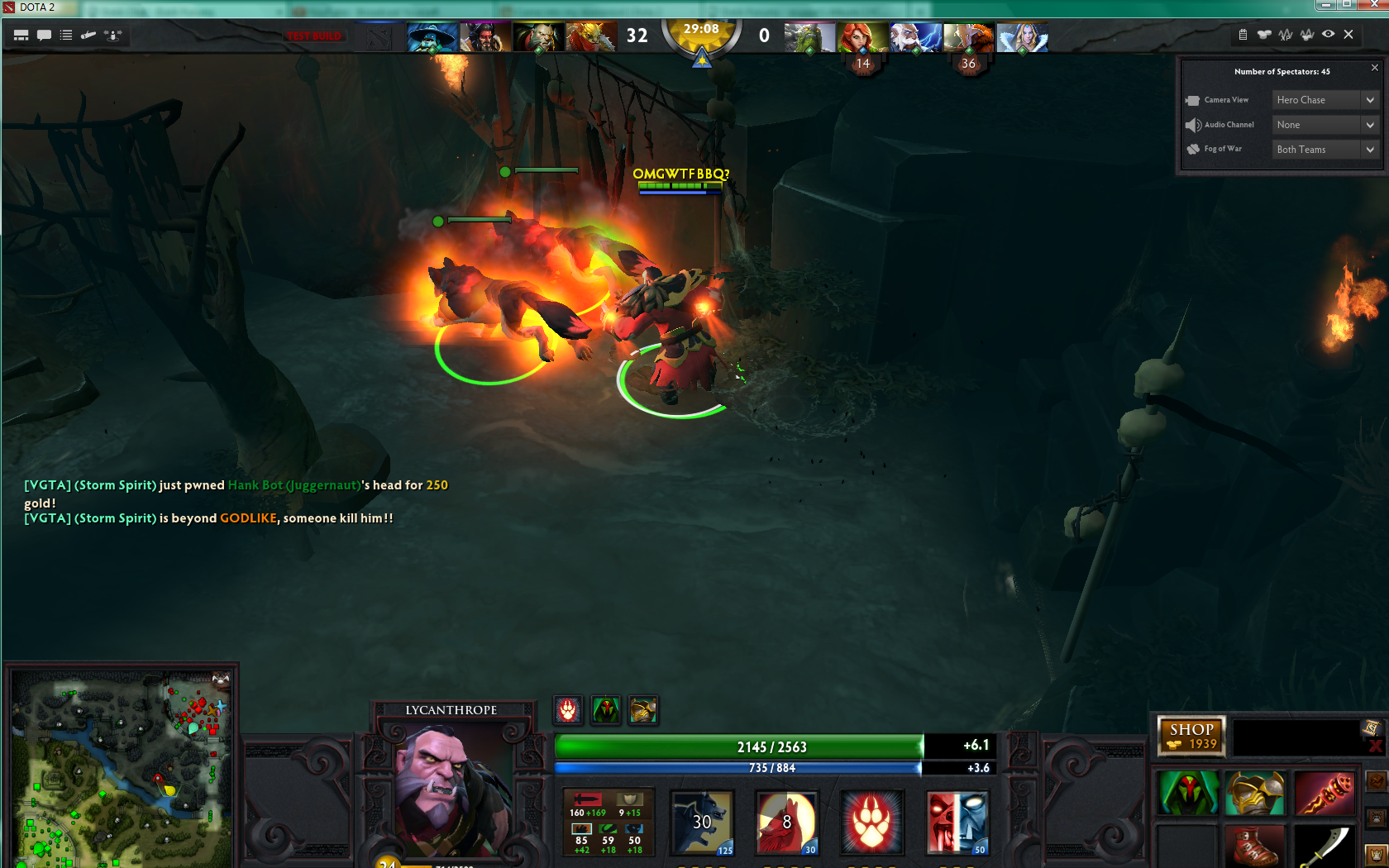1389x868 pixels.
Task: Open the XP graph icon
Action: 1284,35
